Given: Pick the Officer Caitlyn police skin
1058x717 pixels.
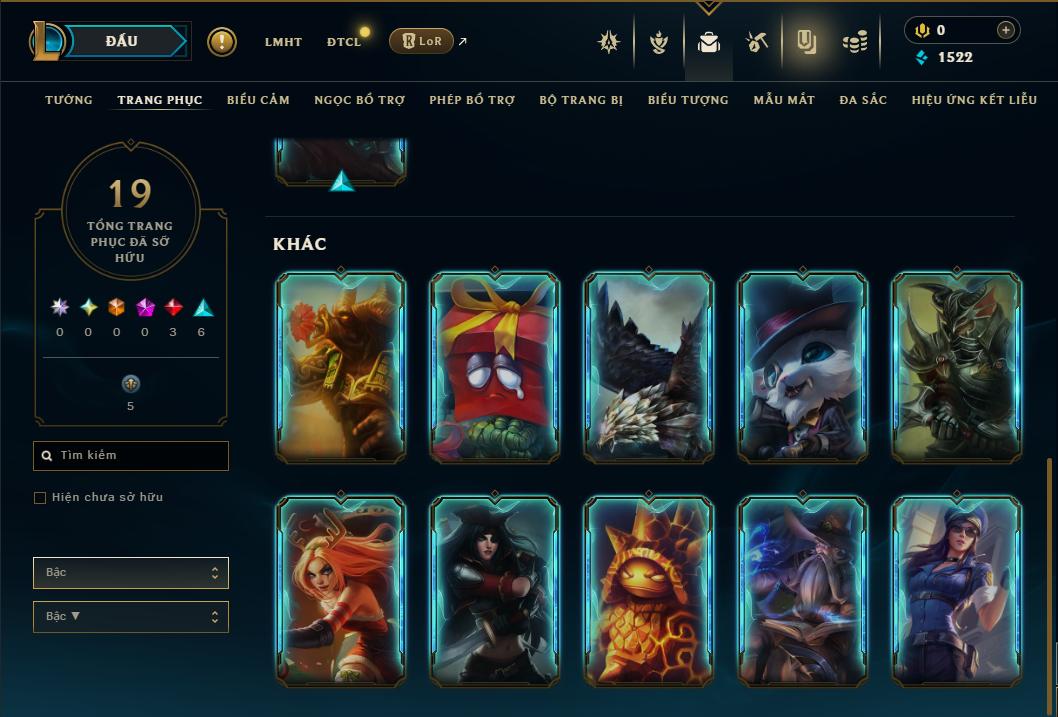Looking at the screenshot, I should 956,590.
